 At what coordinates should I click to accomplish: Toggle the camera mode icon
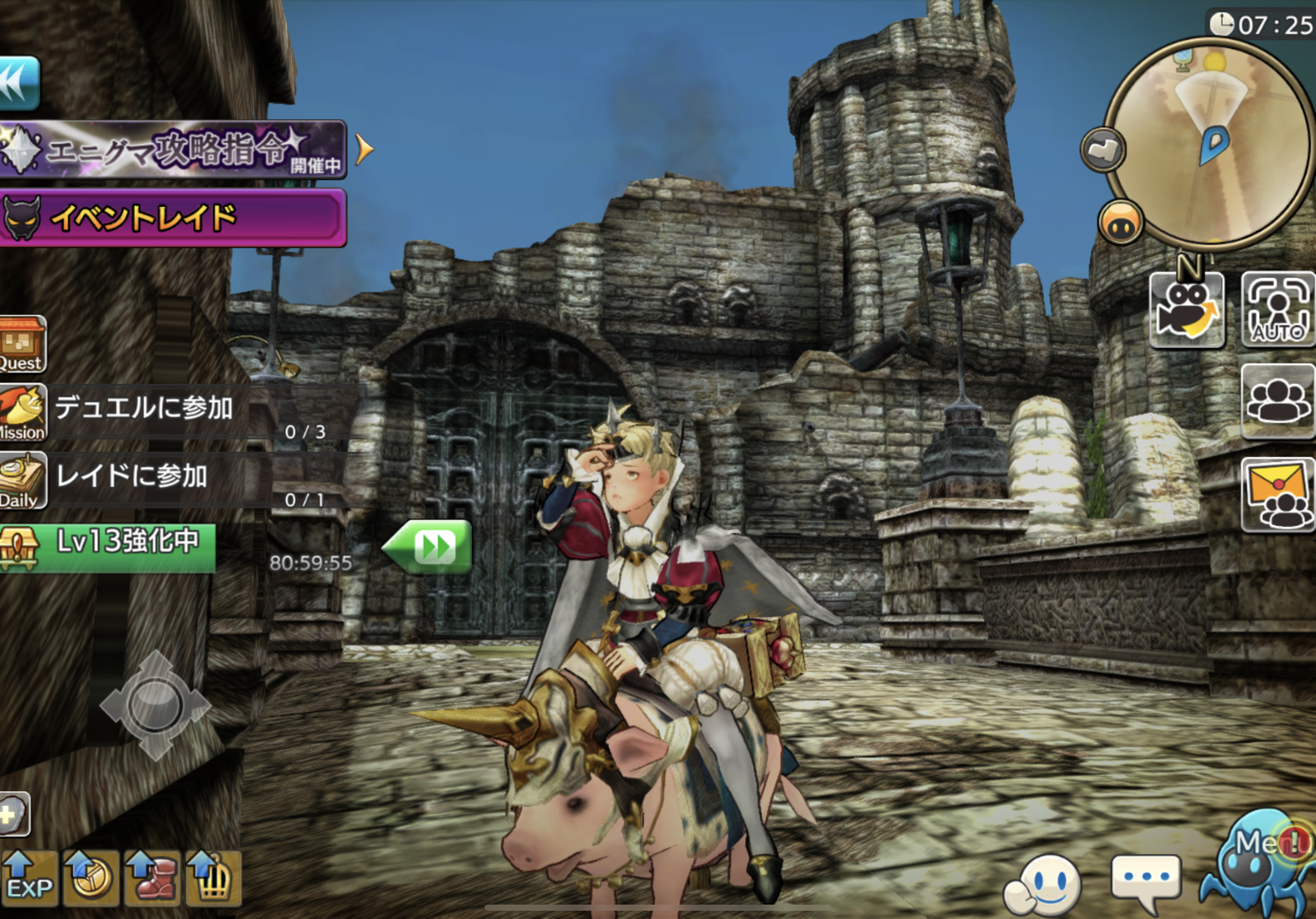coord(1186,310)
